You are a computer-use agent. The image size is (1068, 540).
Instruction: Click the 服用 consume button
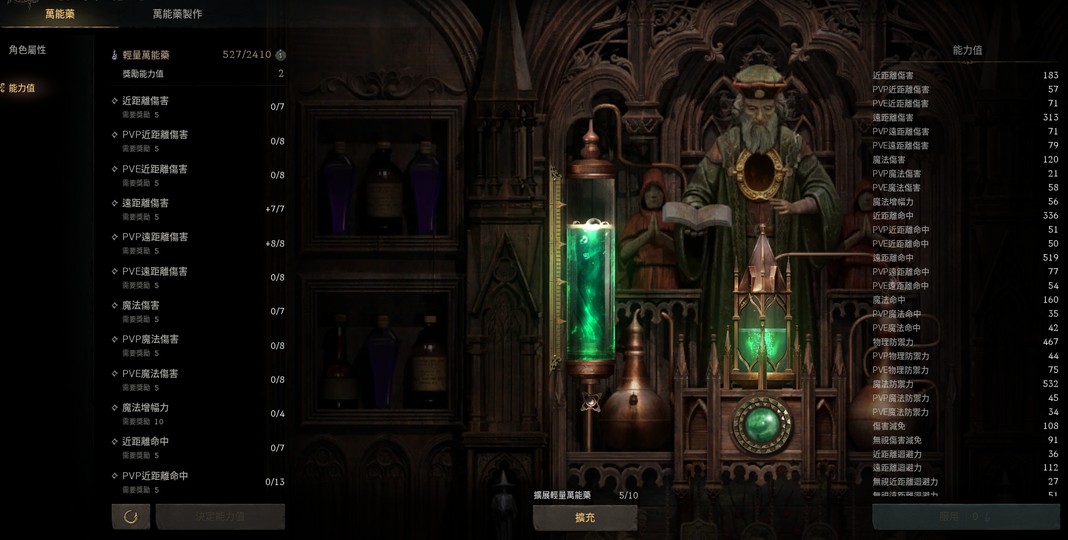(965, 517)
